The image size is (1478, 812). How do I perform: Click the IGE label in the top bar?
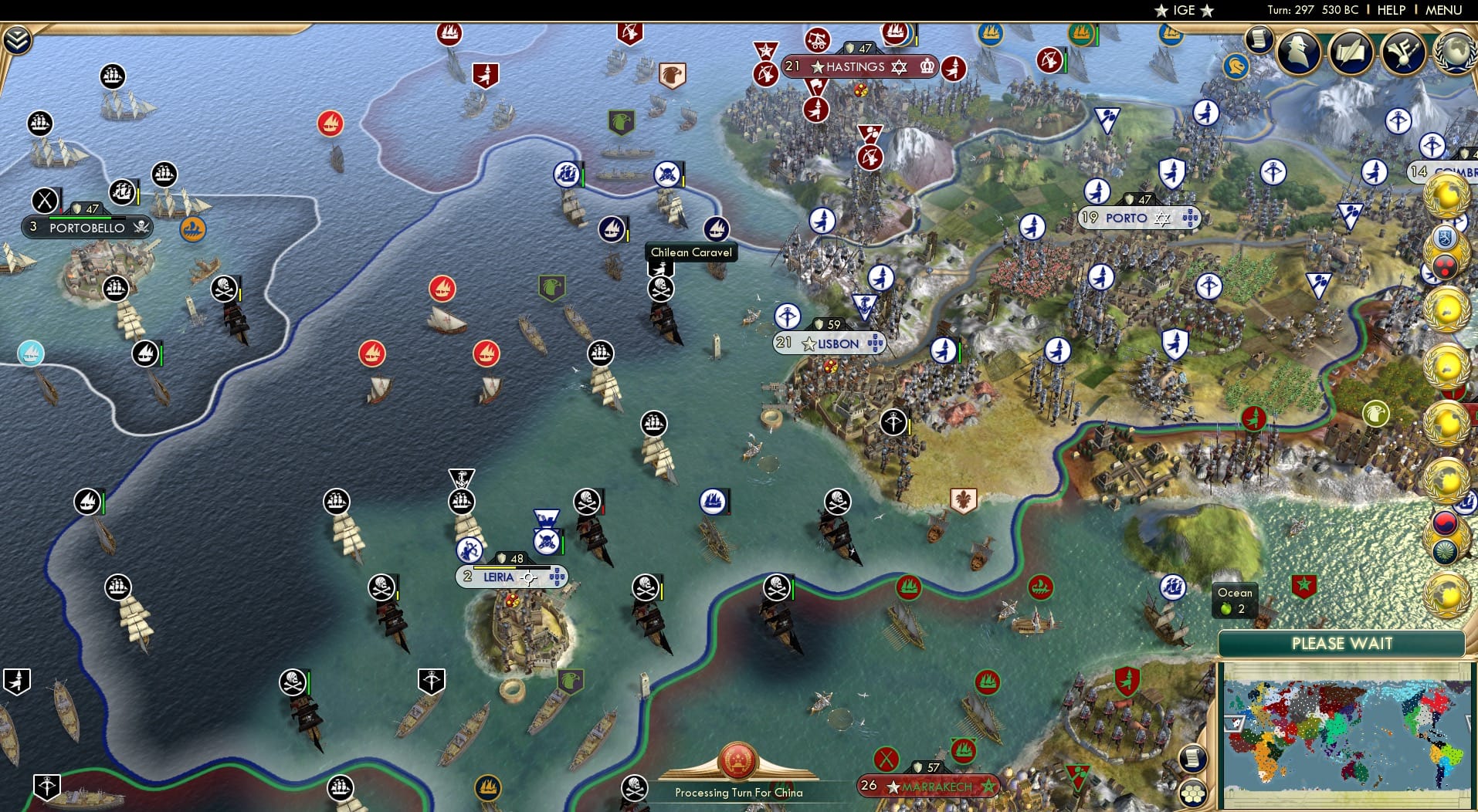(x=1181, y=10)
